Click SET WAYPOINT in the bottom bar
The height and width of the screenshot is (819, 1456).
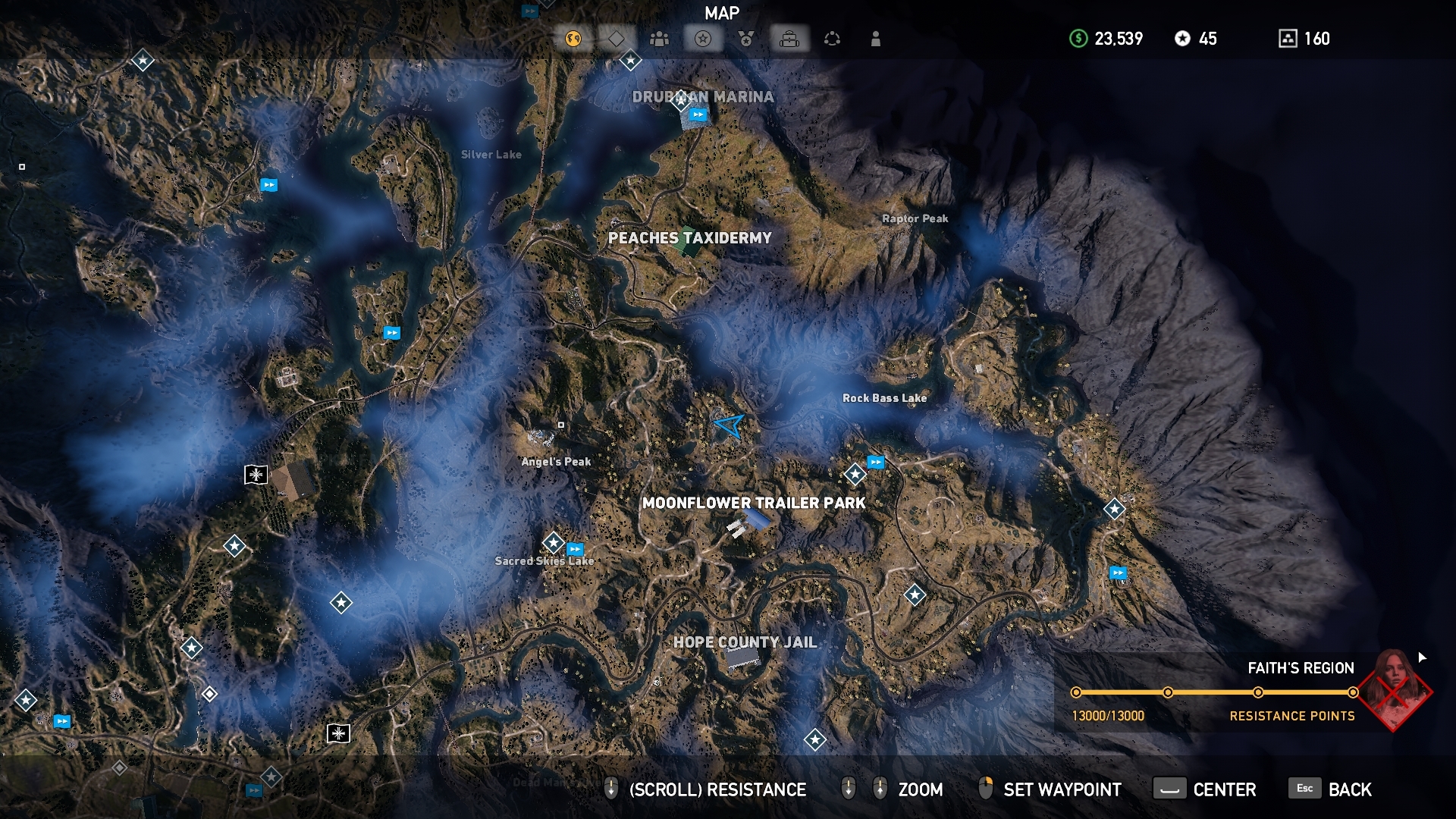click(1060, 789)
